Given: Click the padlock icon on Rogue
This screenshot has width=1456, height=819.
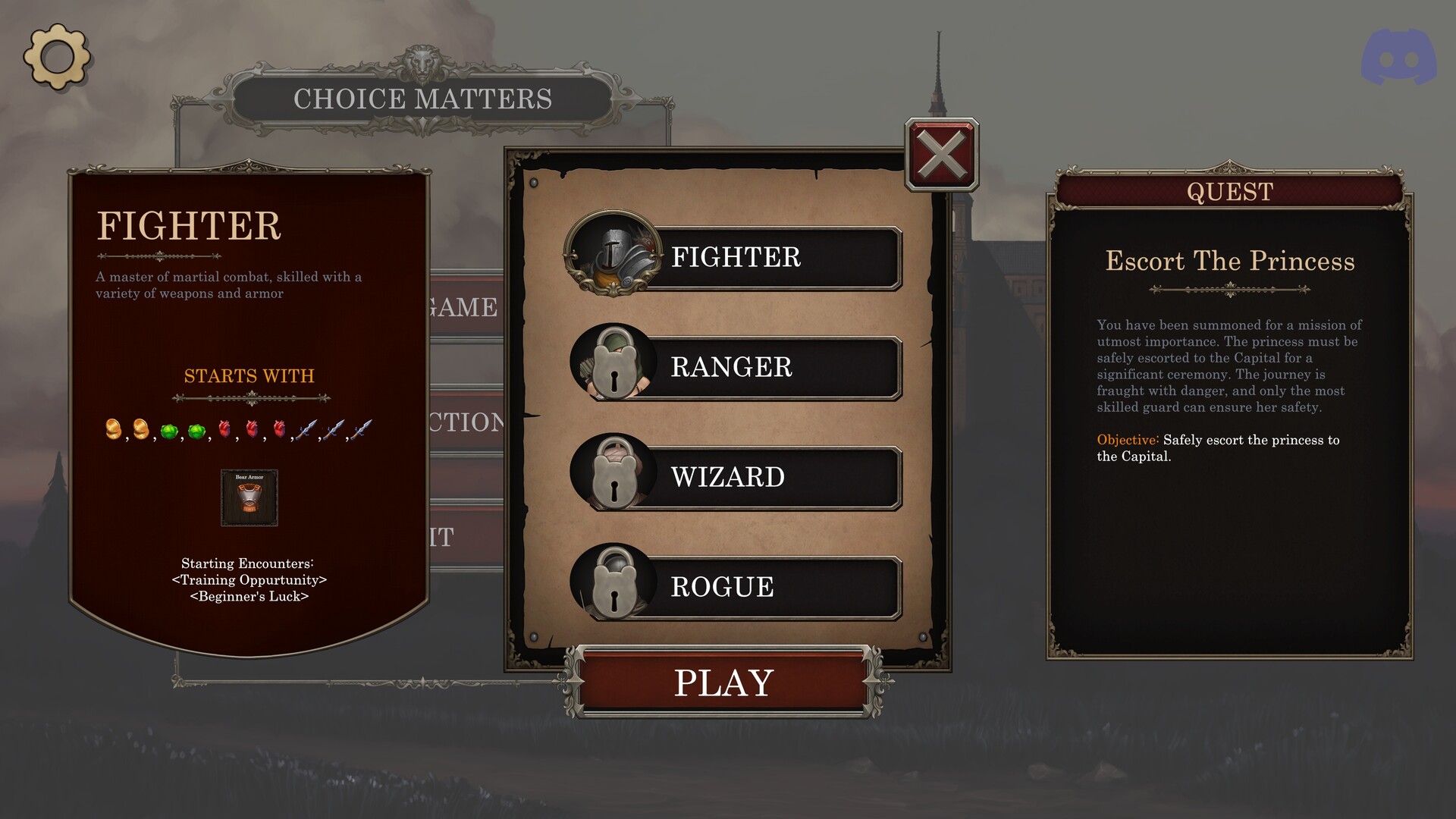Looking at the screenshot, I should [613, 585].
